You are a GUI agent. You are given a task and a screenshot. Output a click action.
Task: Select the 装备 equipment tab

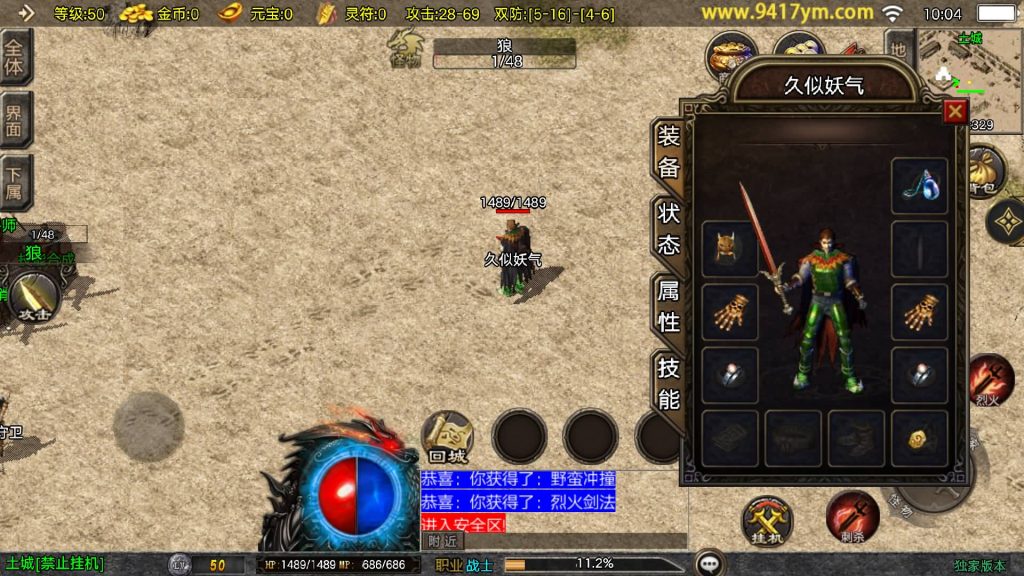point(669,152)
